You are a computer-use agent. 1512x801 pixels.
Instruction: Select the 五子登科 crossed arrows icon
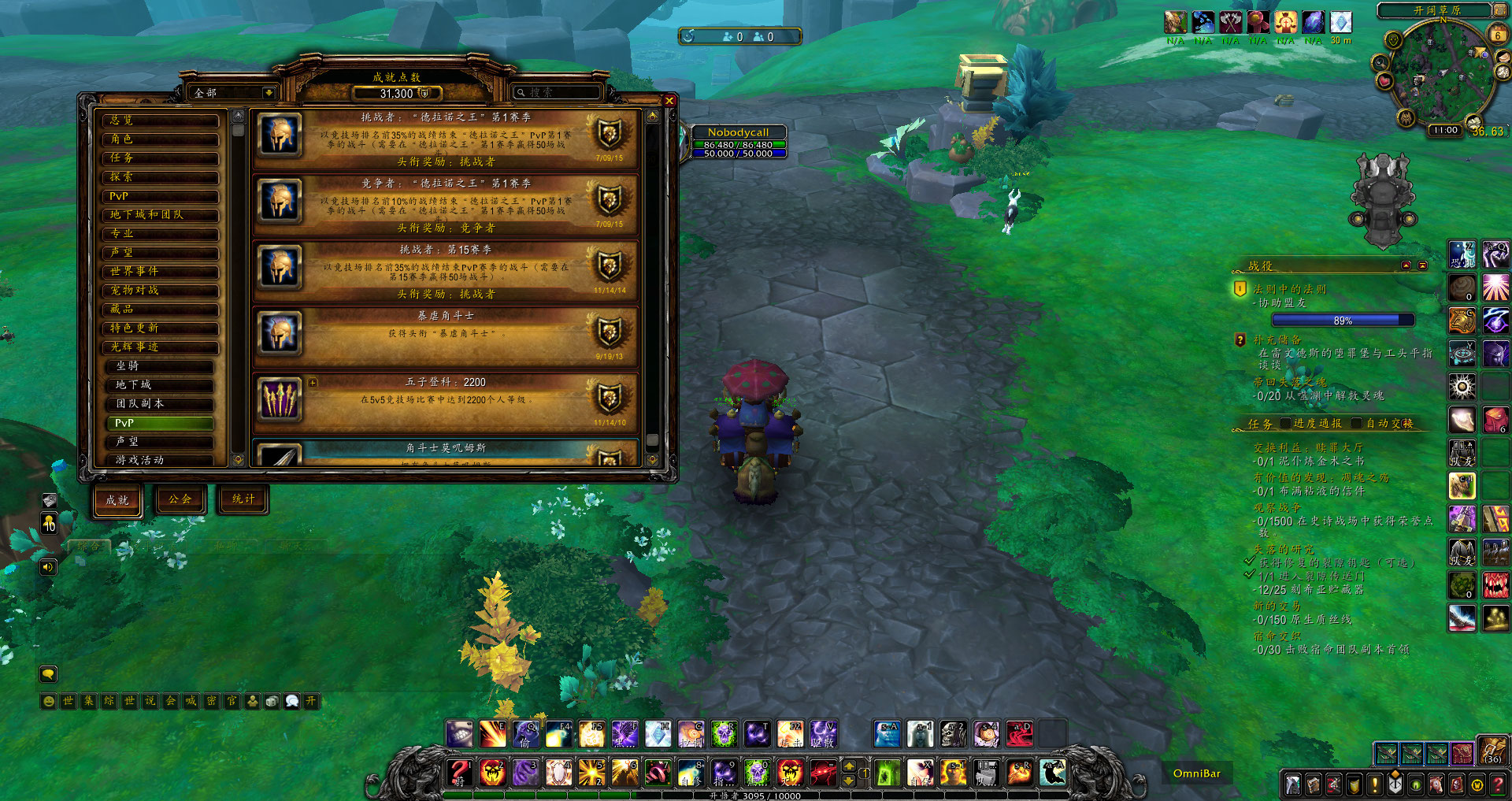click(x=280, y=399)
